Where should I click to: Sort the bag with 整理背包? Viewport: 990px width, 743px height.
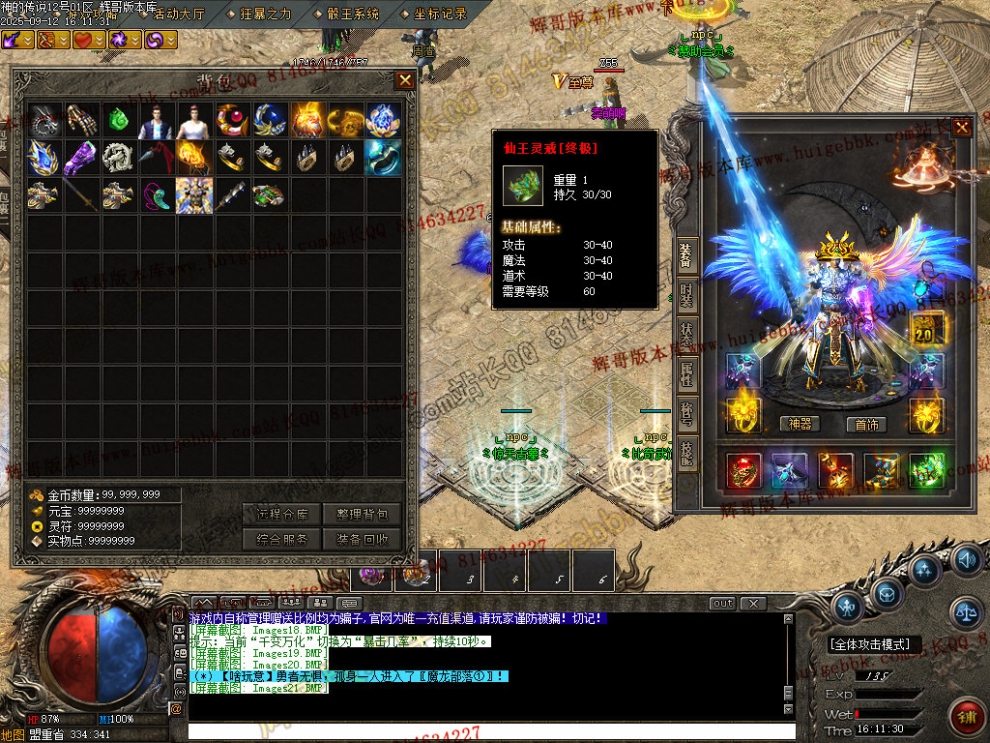[x=361, y=514]
